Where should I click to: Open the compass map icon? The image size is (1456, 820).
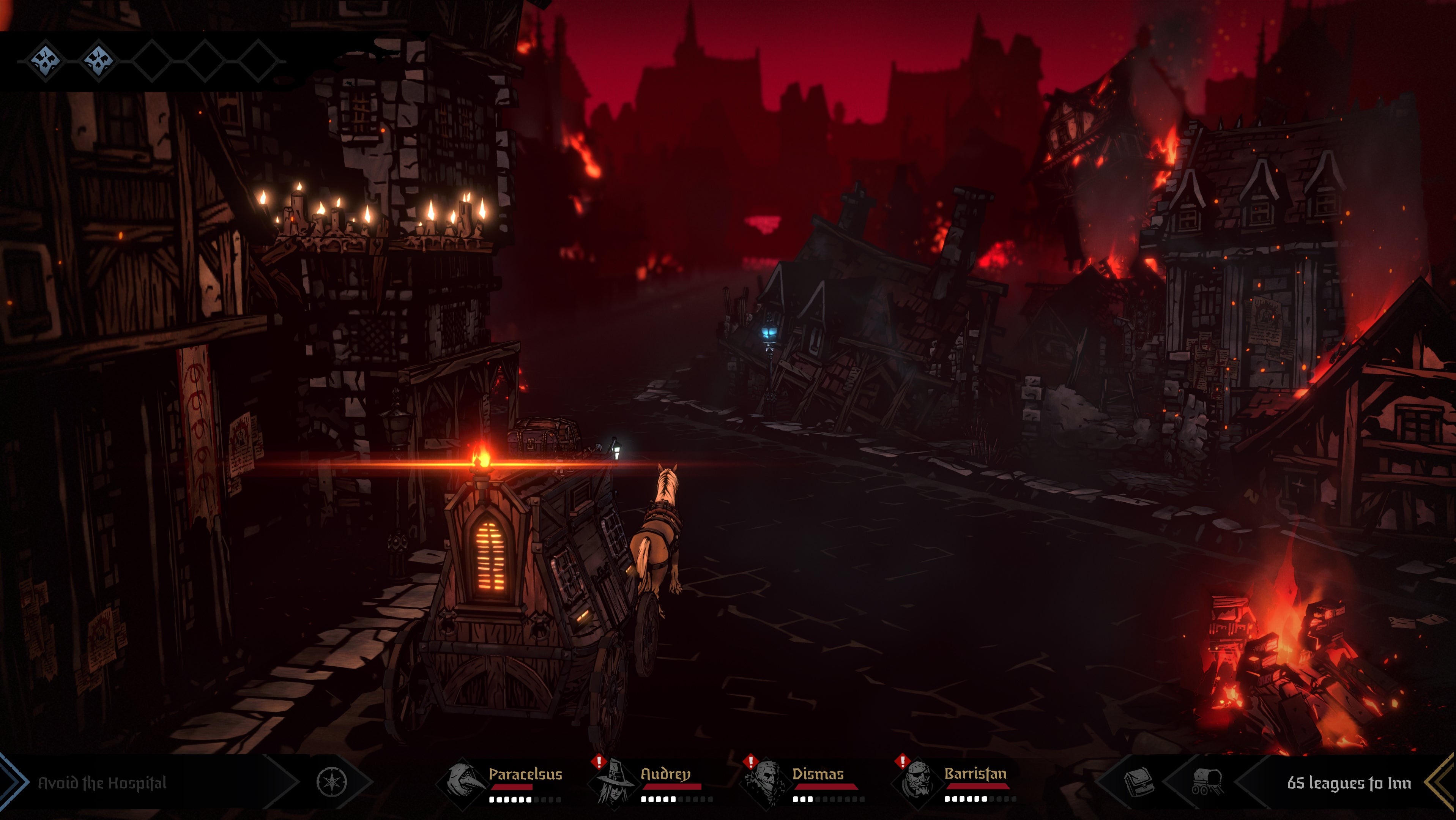coord(331,782)
